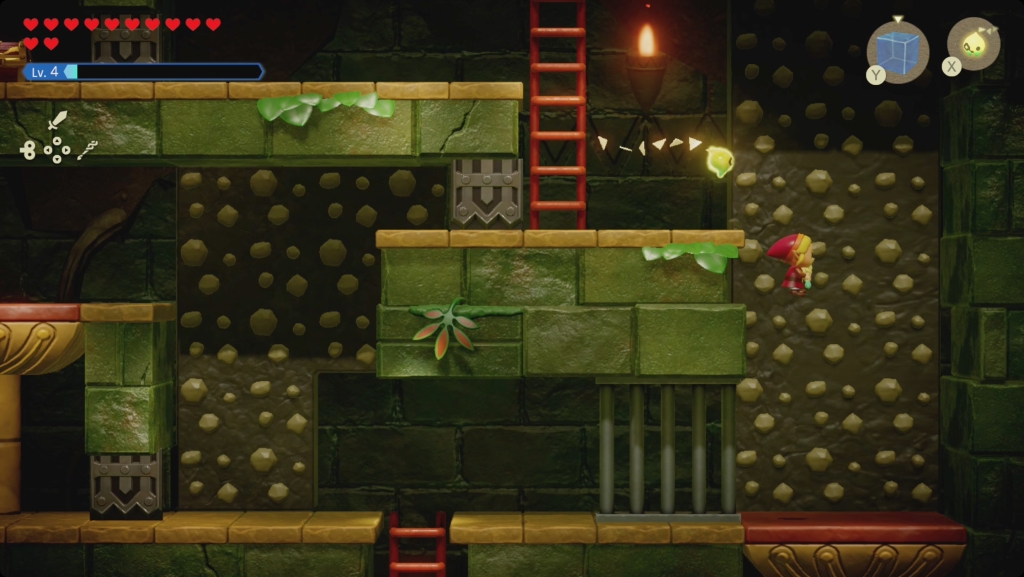
Task: Choose the sword icon for Swordfighter form
Action: coord(58,121)
